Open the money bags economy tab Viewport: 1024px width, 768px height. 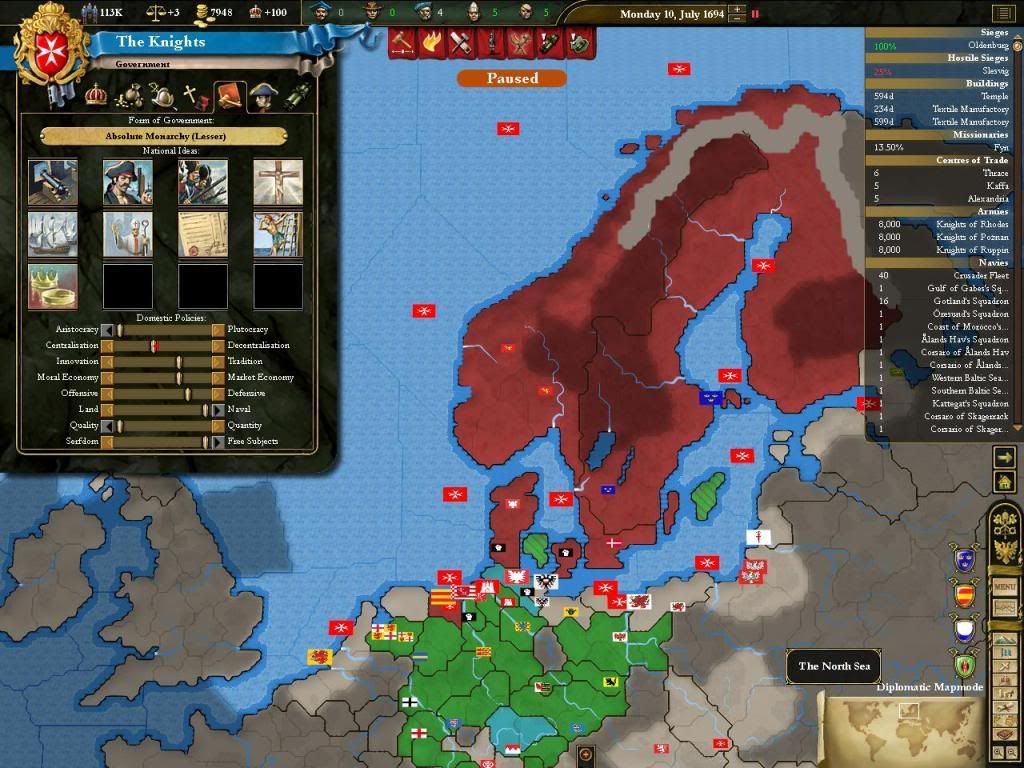[130, 96]
